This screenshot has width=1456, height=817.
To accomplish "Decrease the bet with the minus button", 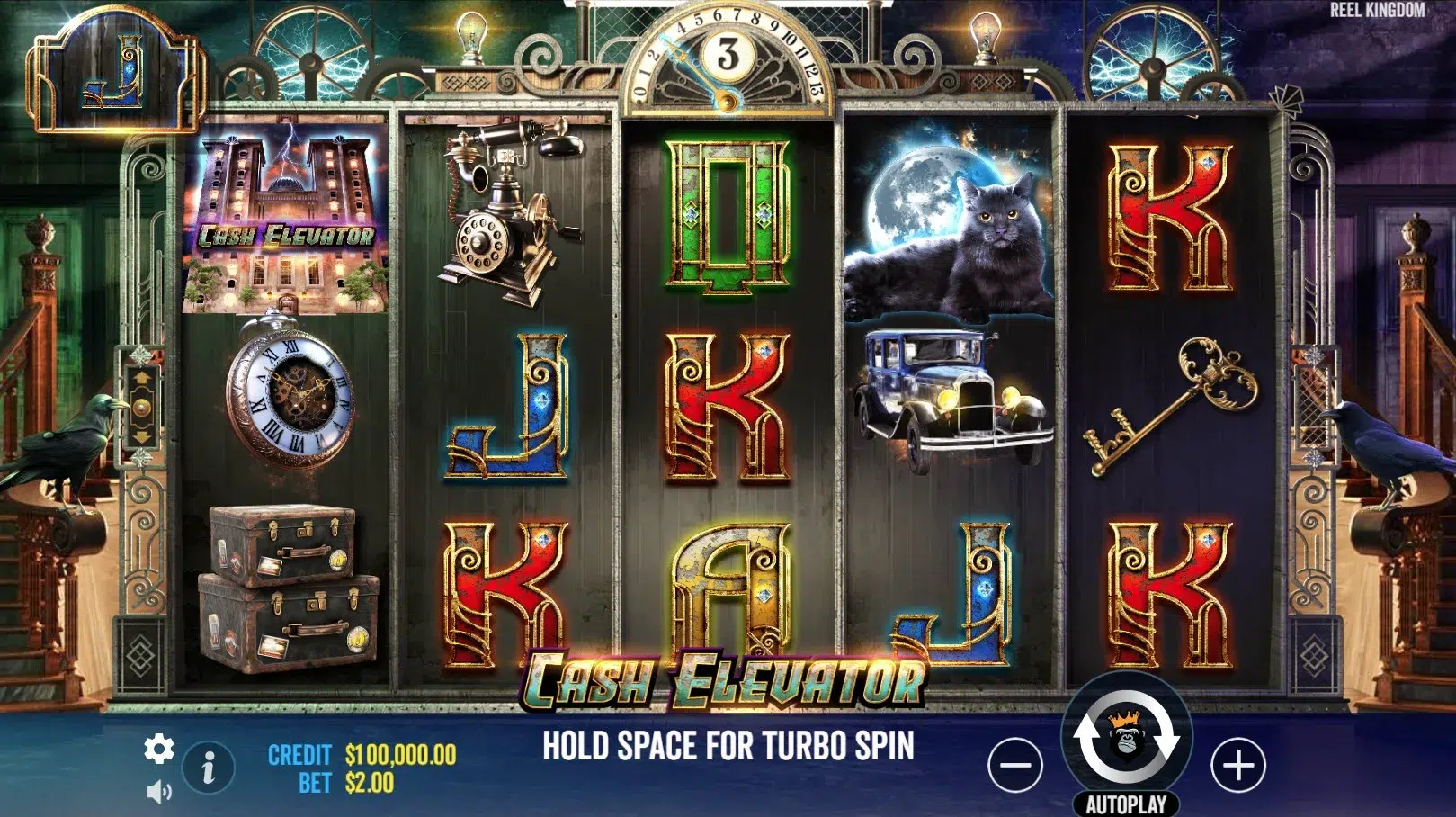I will [x=1014, y=766].
